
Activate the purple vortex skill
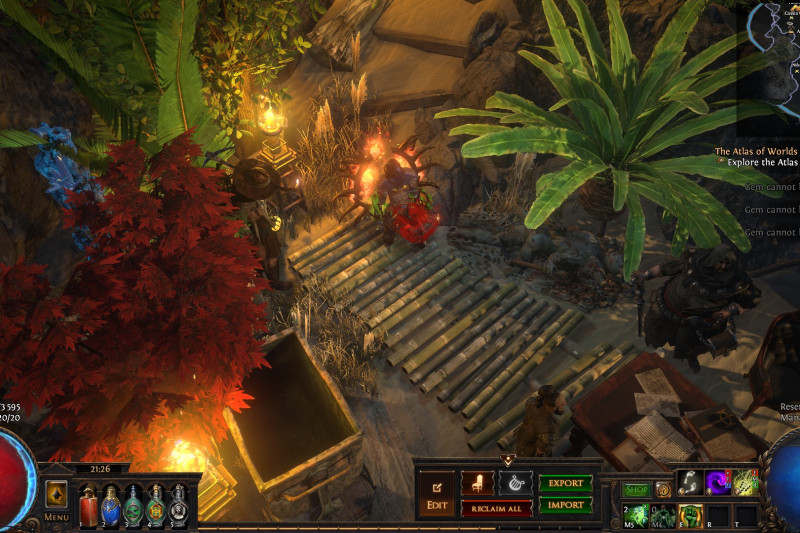click(x=717, y=483)
